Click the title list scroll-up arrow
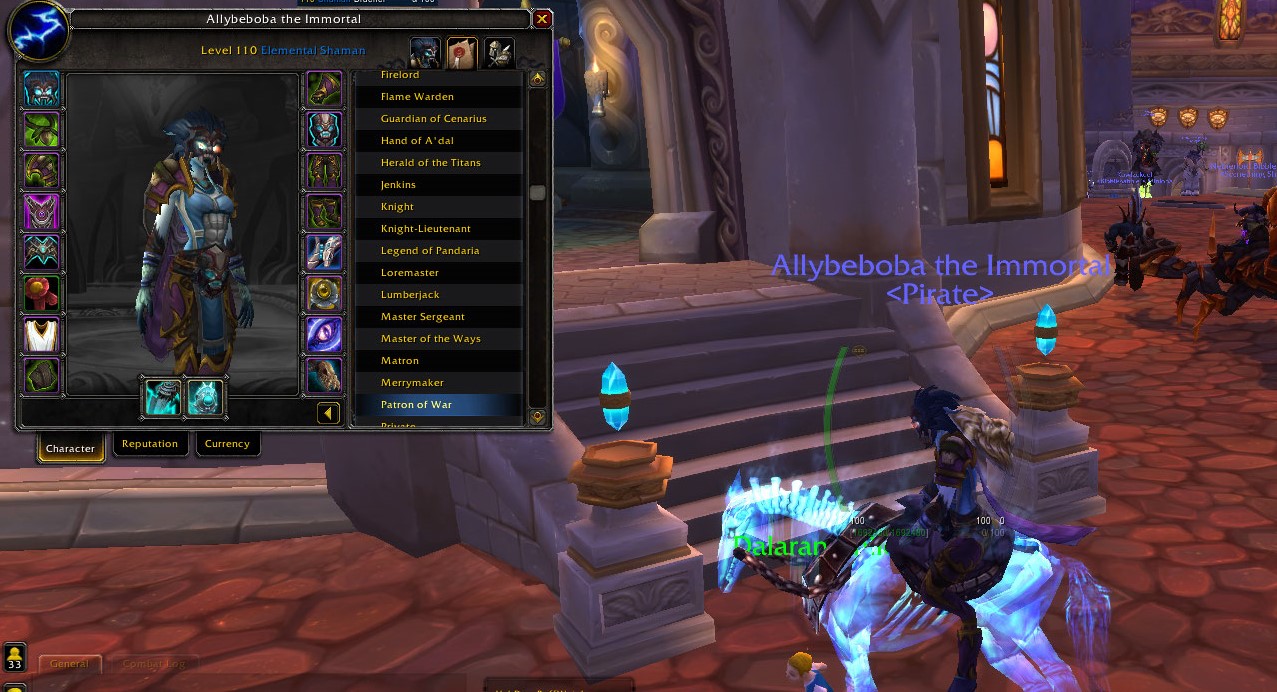This screenshot has height=692, width=1277. click(x=538, y=78)
